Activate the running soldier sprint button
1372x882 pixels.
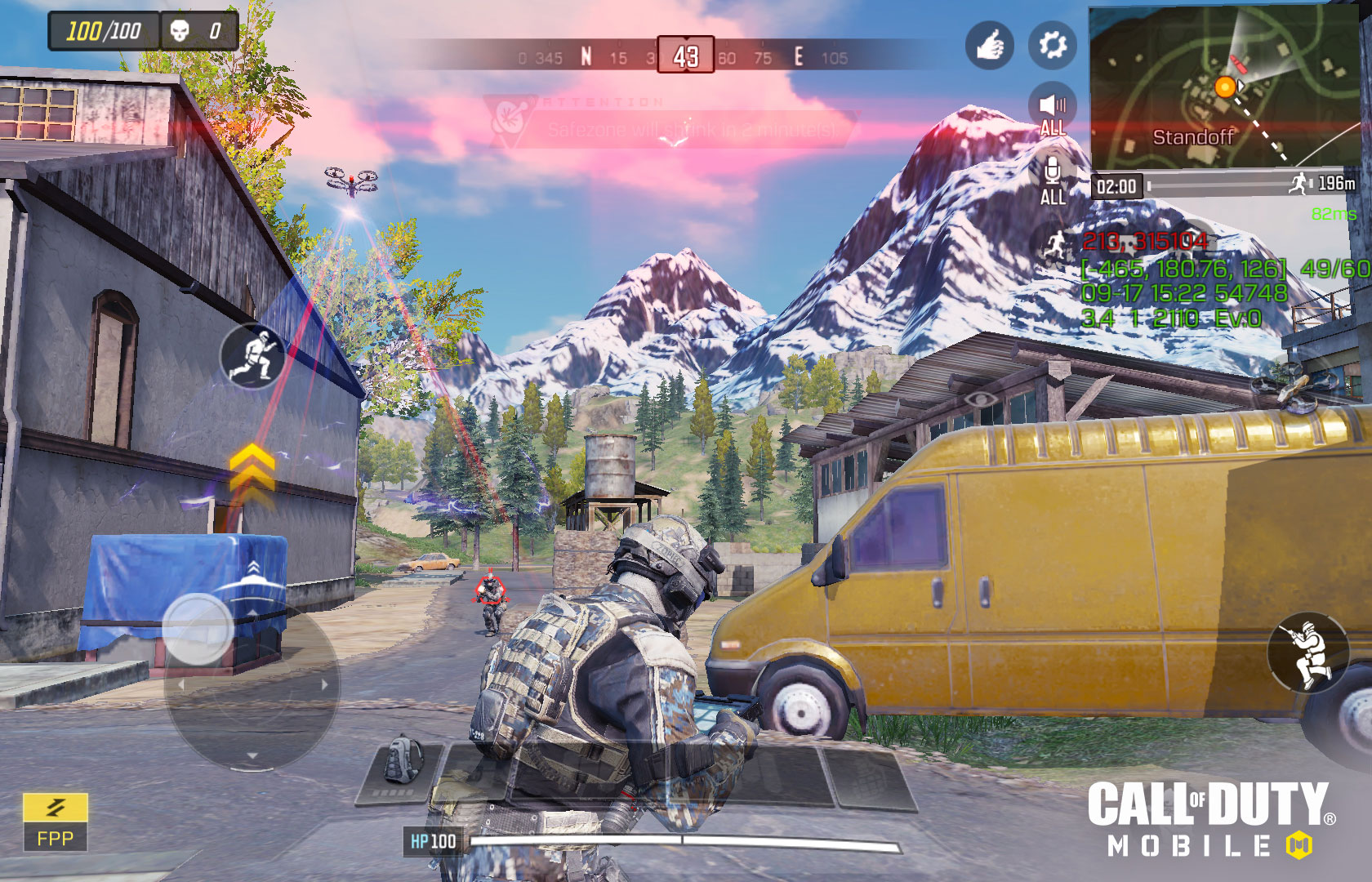tap(253, 356)
